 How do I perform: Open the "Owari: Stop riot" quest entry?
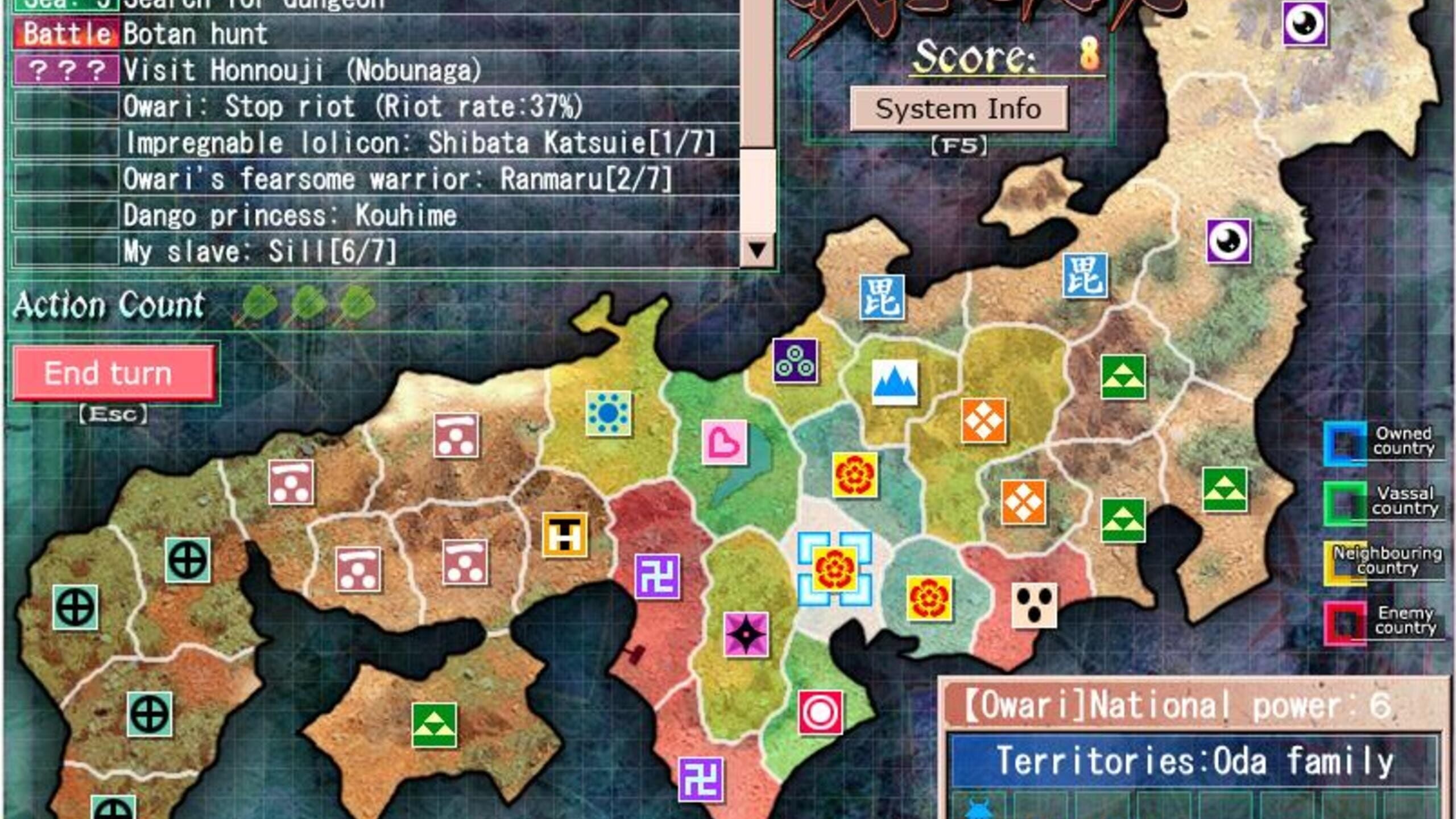(x=353, y=107)
